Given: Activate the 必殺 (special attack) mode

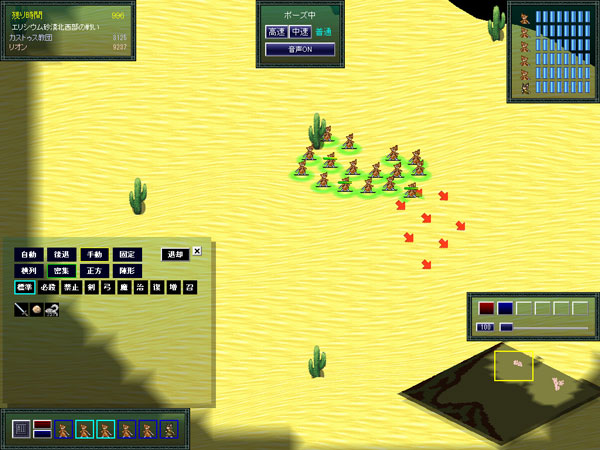Looking at the screenshot, I should tap(50, 288).
